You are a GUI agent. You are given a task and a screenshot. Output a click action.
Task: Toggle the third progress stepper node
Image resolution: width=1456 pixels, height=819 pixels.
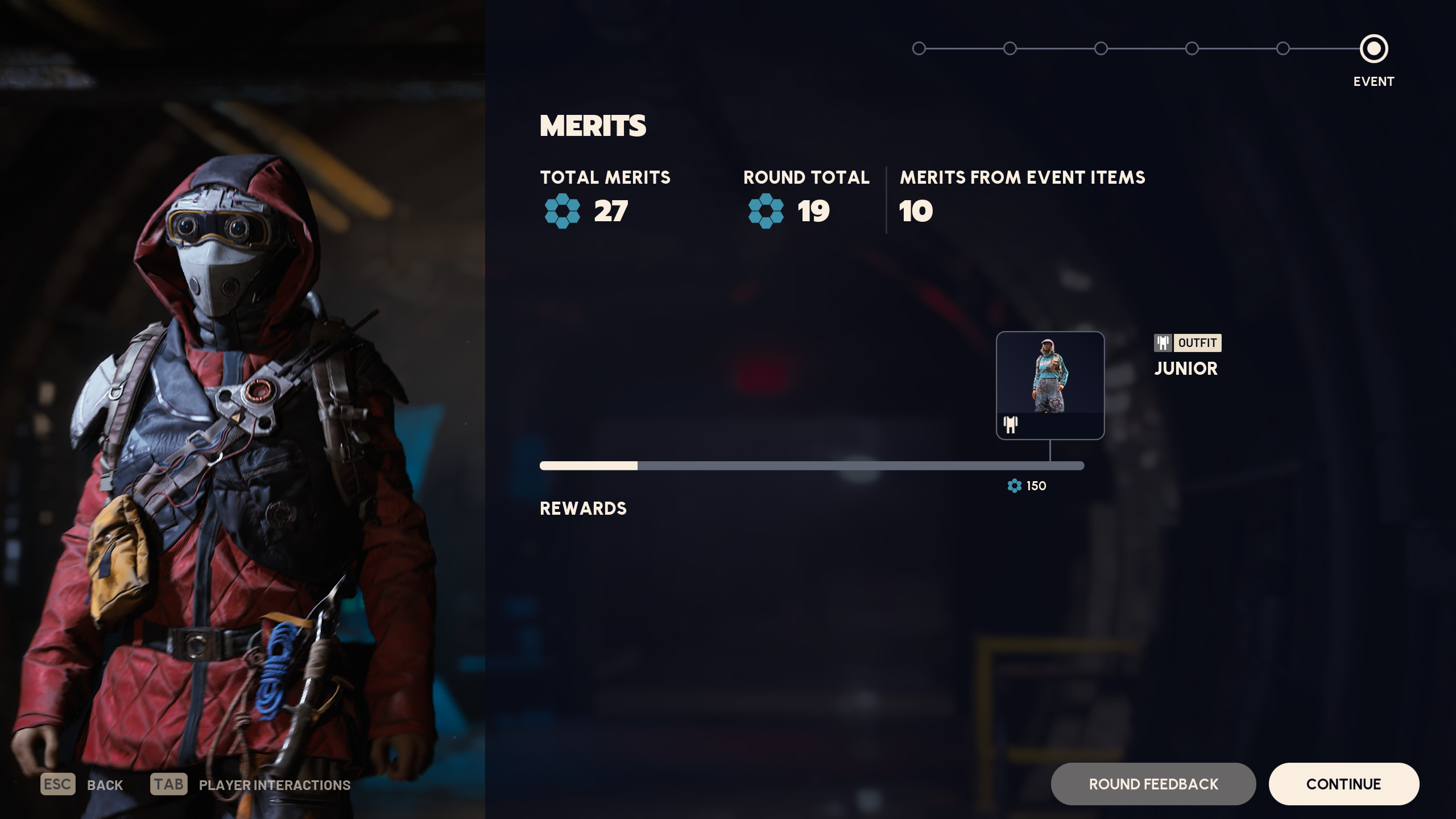(x=1100, y=49)
